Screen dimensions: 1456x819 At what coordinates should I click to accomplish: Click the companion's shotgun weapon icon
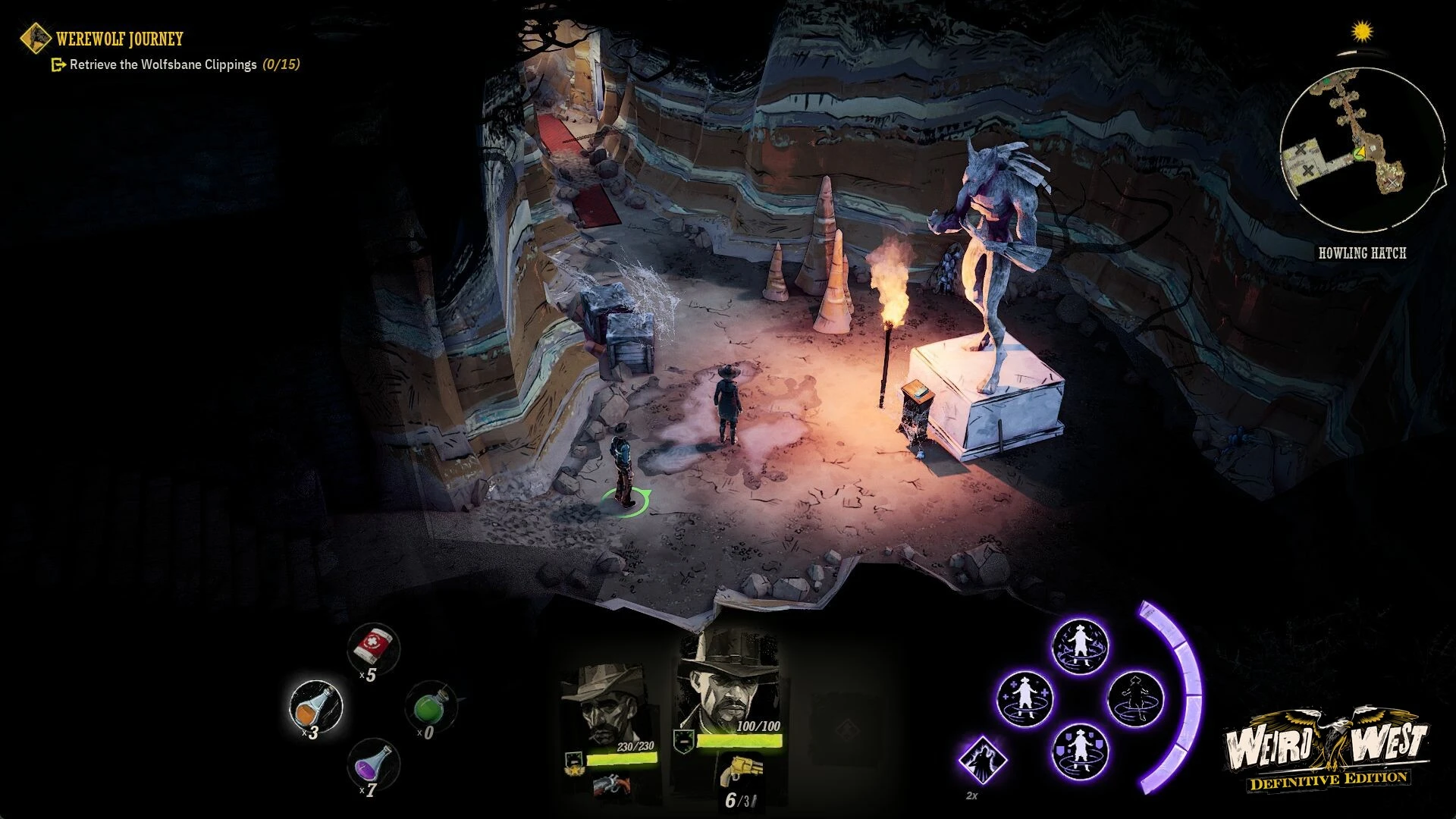point(611,785)
